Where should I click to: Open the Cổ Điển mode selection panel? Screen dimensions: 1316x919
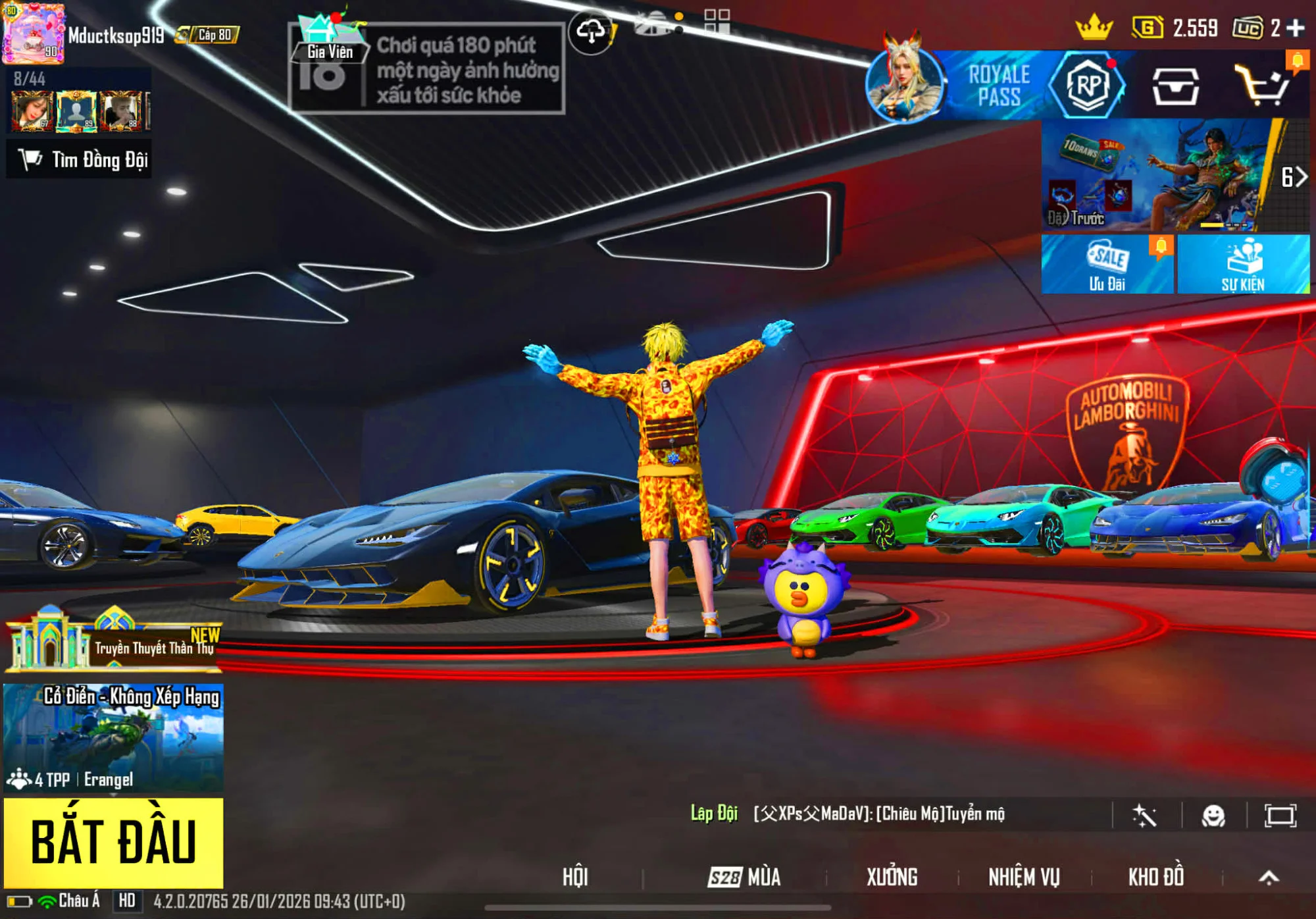(x=113, y=737)
